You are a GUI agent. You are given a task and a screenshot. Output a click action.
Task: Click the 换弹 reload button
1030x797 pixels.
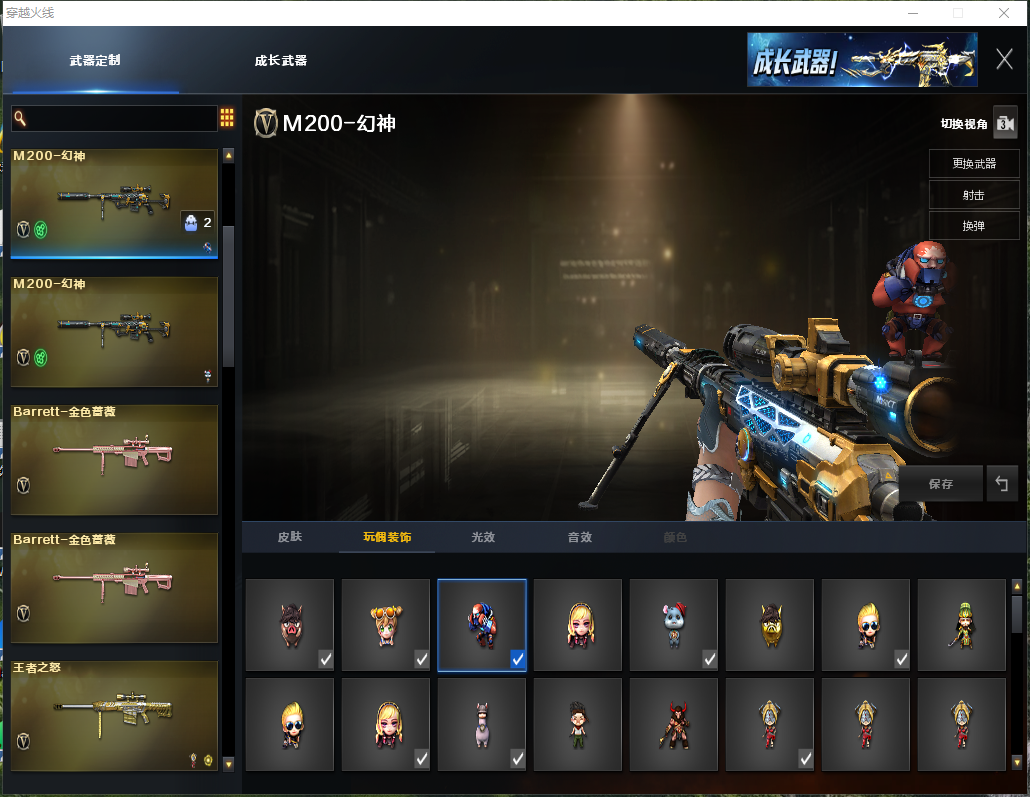[973, 226]
